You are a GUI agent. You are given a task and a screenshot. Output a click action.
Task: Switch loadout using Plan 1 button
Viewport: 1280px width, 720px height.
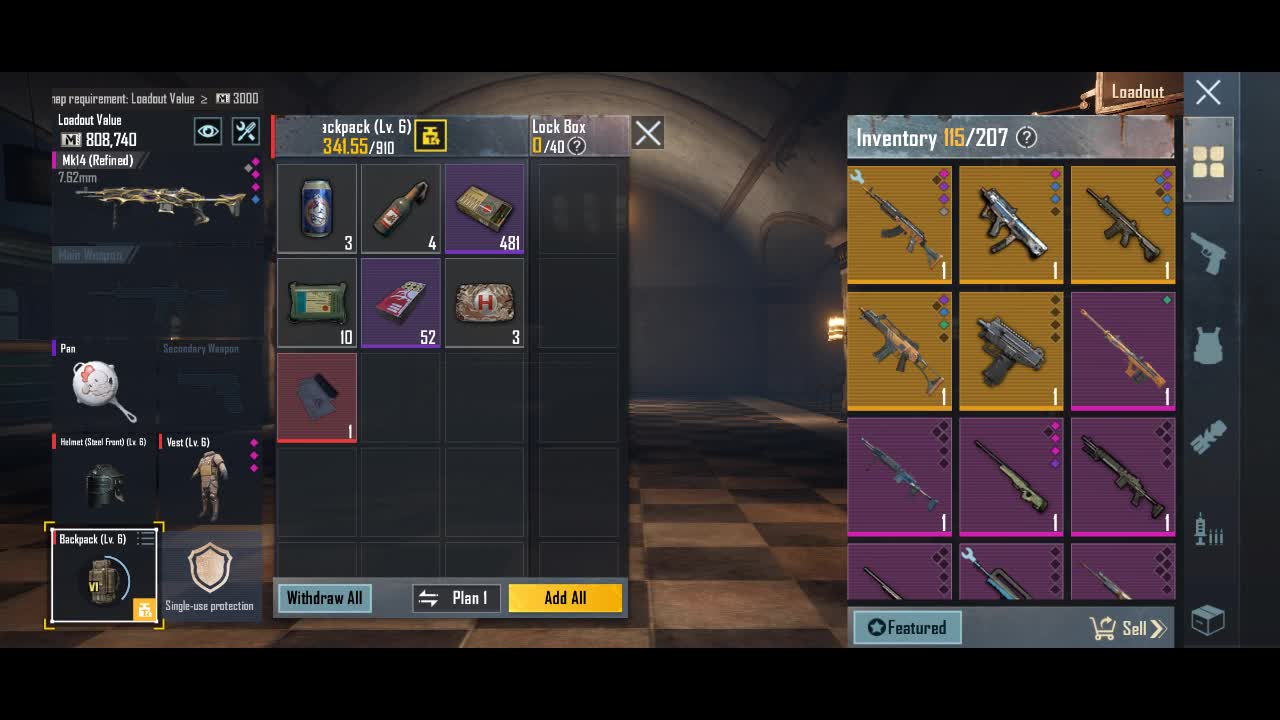[x=457, y=598]
